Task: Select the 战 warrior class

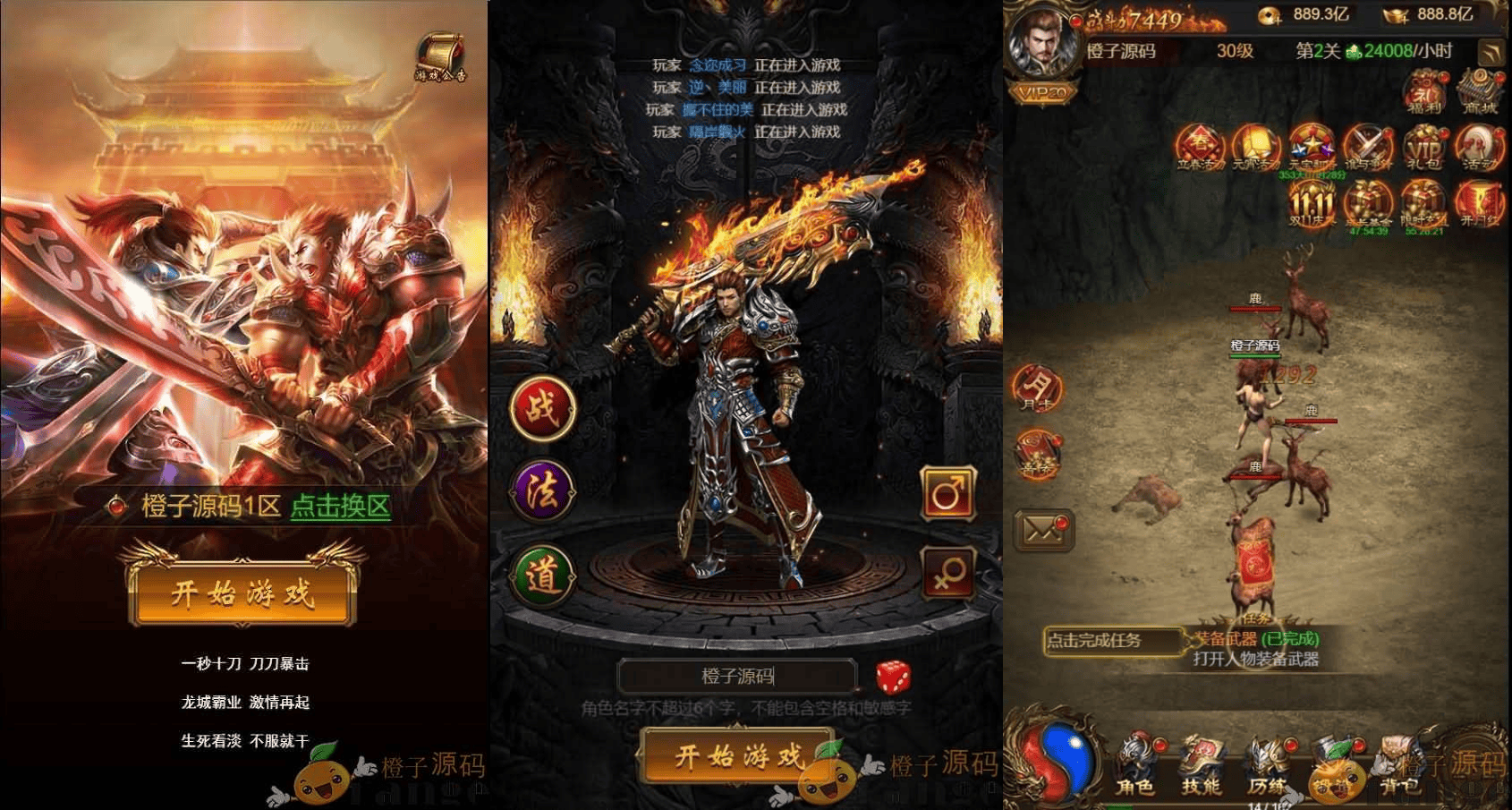Action: click(544, 407)
